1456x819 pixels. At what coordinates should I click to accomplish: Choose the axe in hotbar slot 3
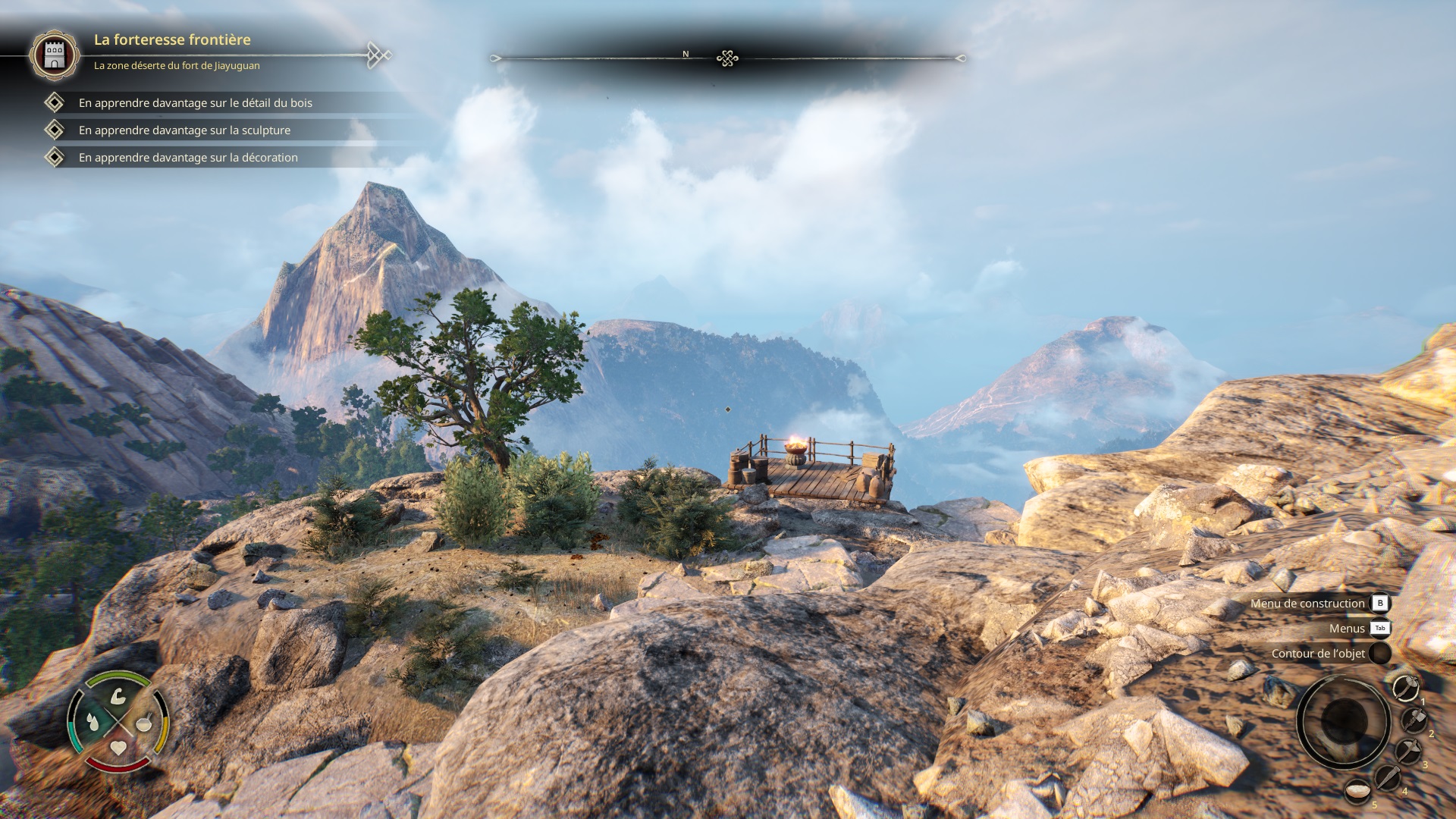[x=1407, y=752]
